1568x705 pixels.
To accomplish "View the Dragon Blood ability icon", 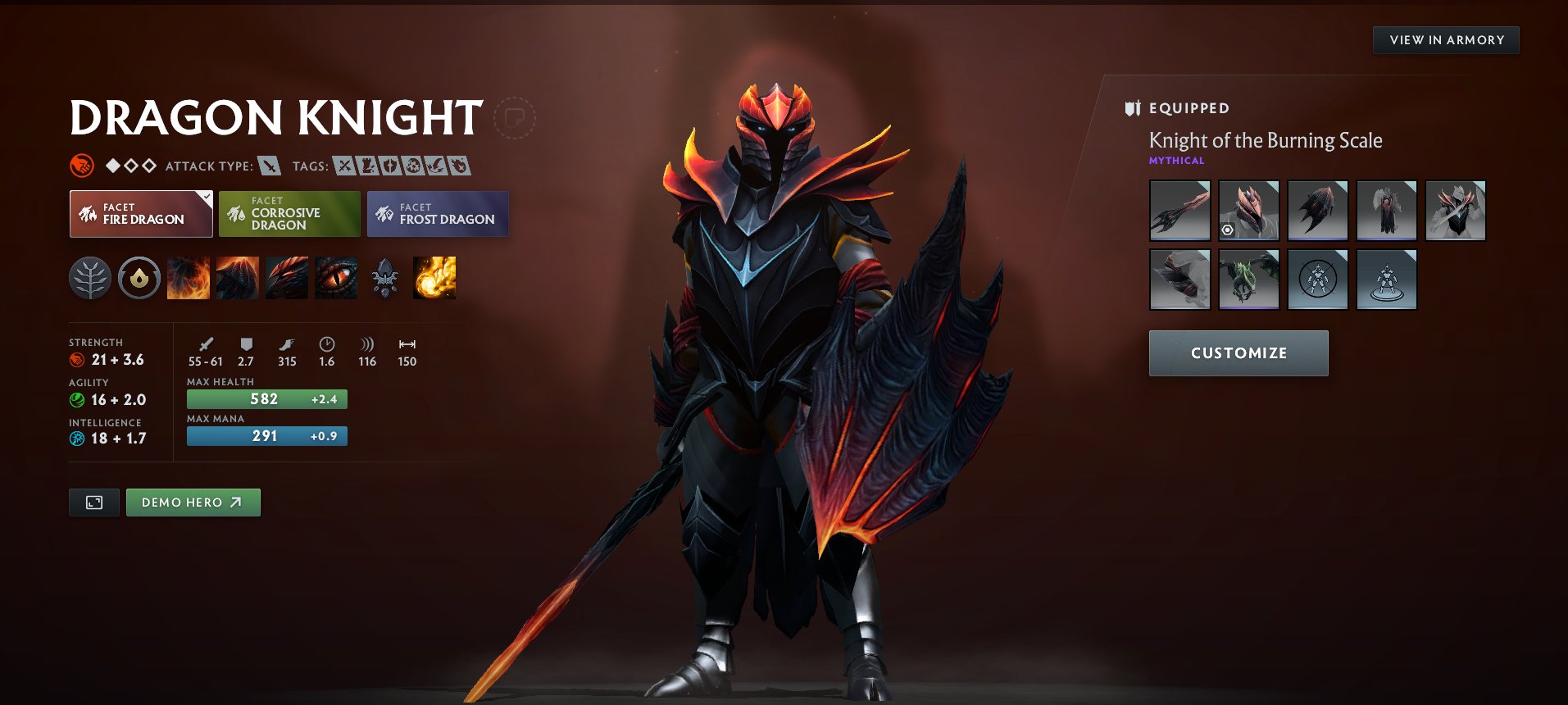I will point(286,278).
